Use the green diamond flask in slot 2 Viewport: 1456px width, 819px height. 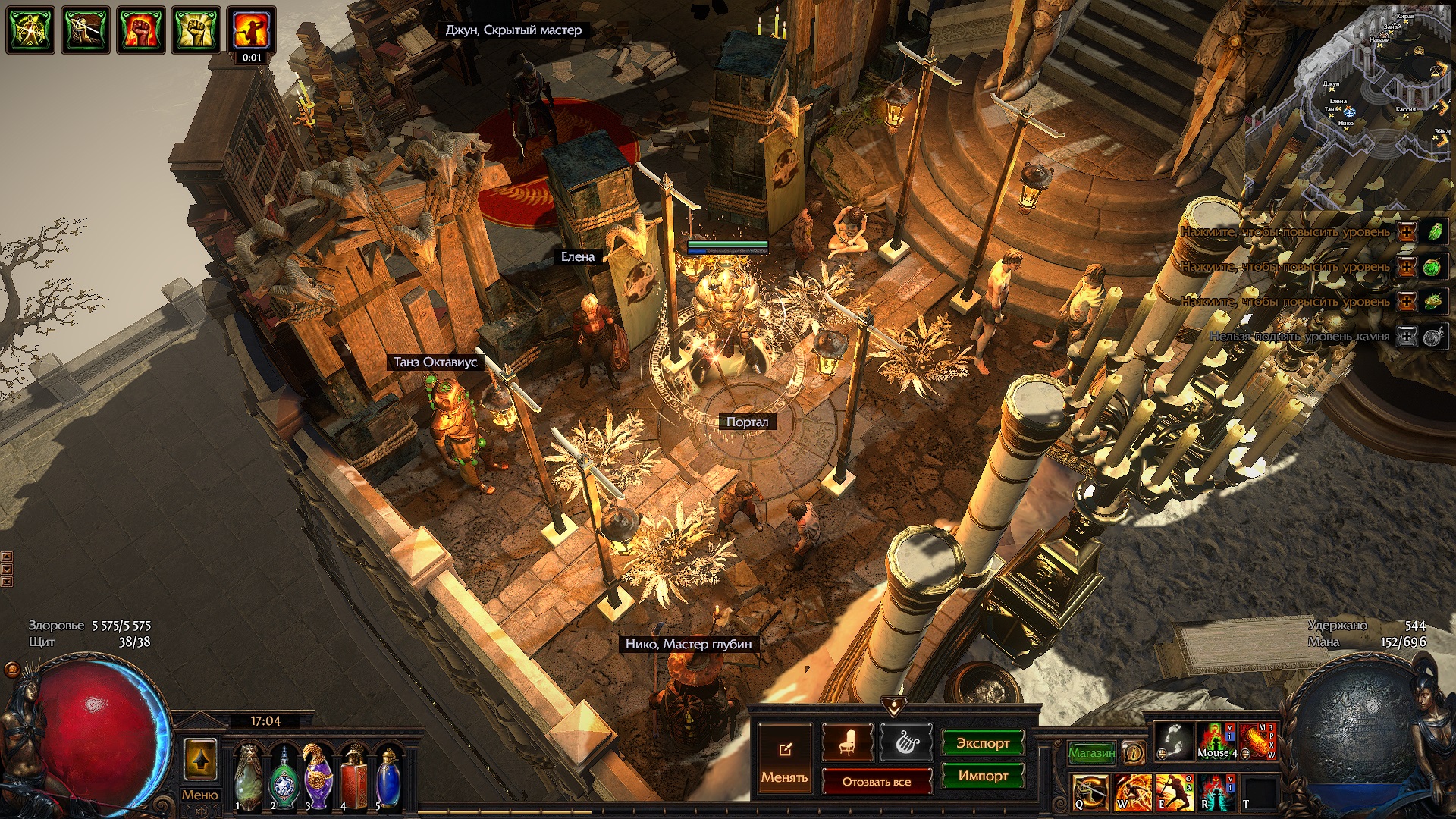coord(284,777)
